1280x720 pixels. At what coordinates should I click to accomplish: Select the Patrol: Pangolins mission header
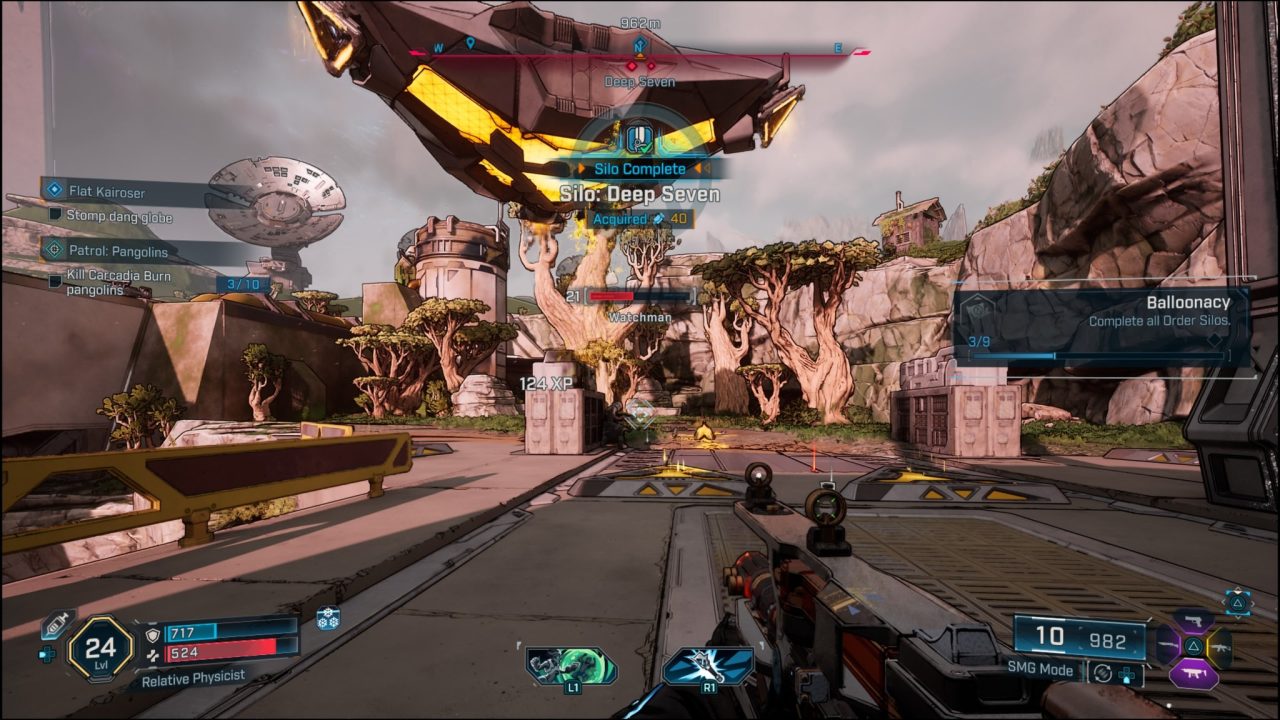click(118, 251)
